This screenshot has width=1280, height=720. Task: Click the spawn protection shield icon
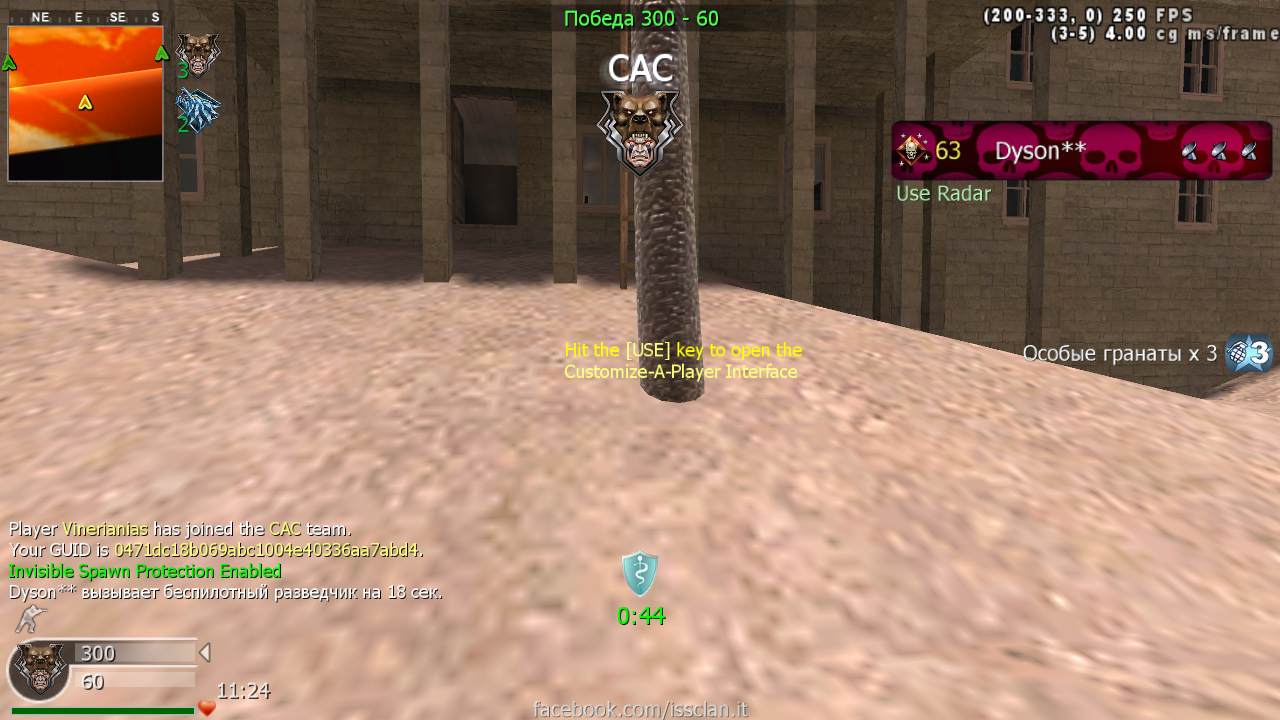click(640, 574)
